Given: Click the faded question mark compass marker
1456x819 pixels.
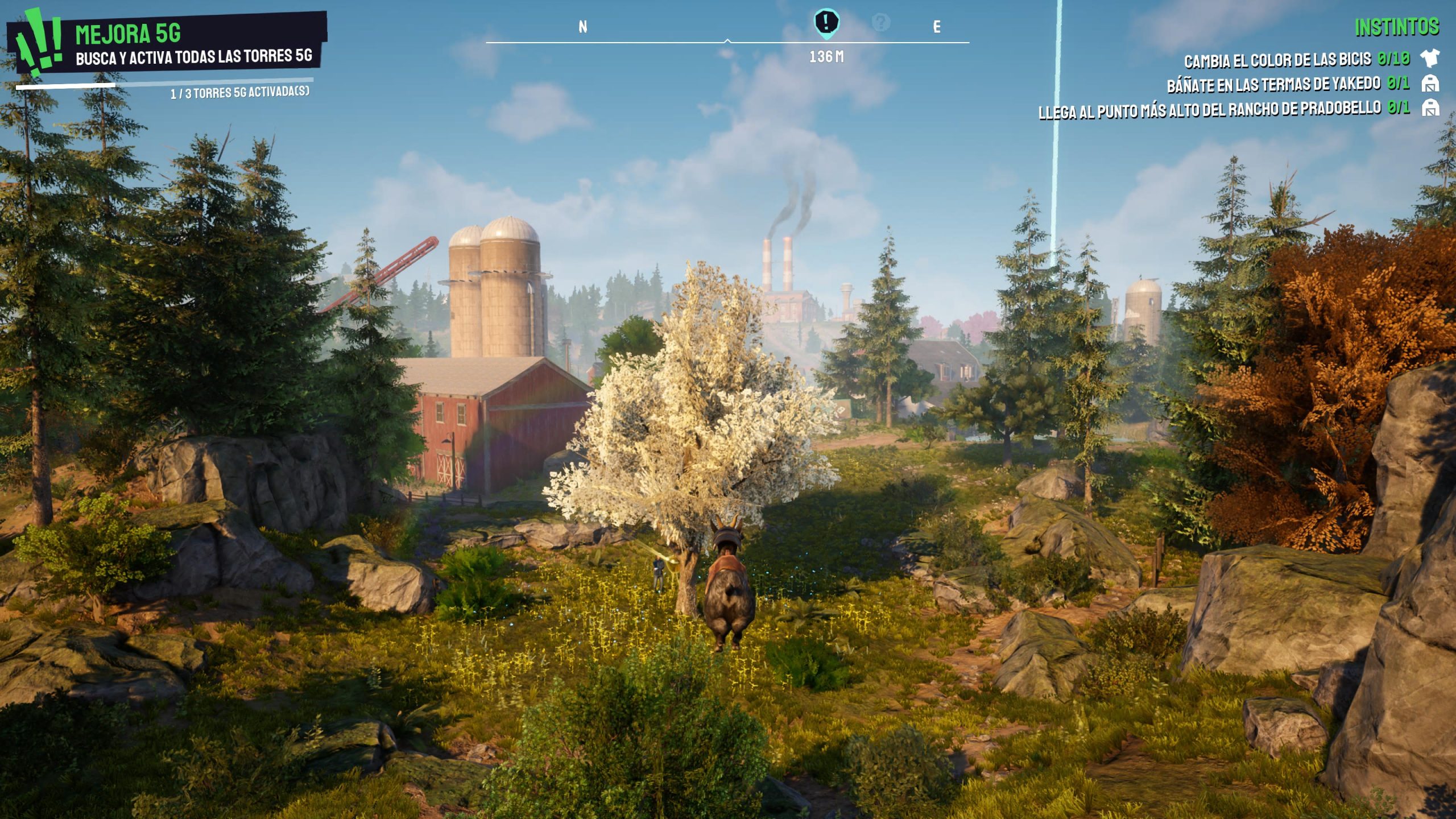Looking at the screenshot, I should coord(880,23).
